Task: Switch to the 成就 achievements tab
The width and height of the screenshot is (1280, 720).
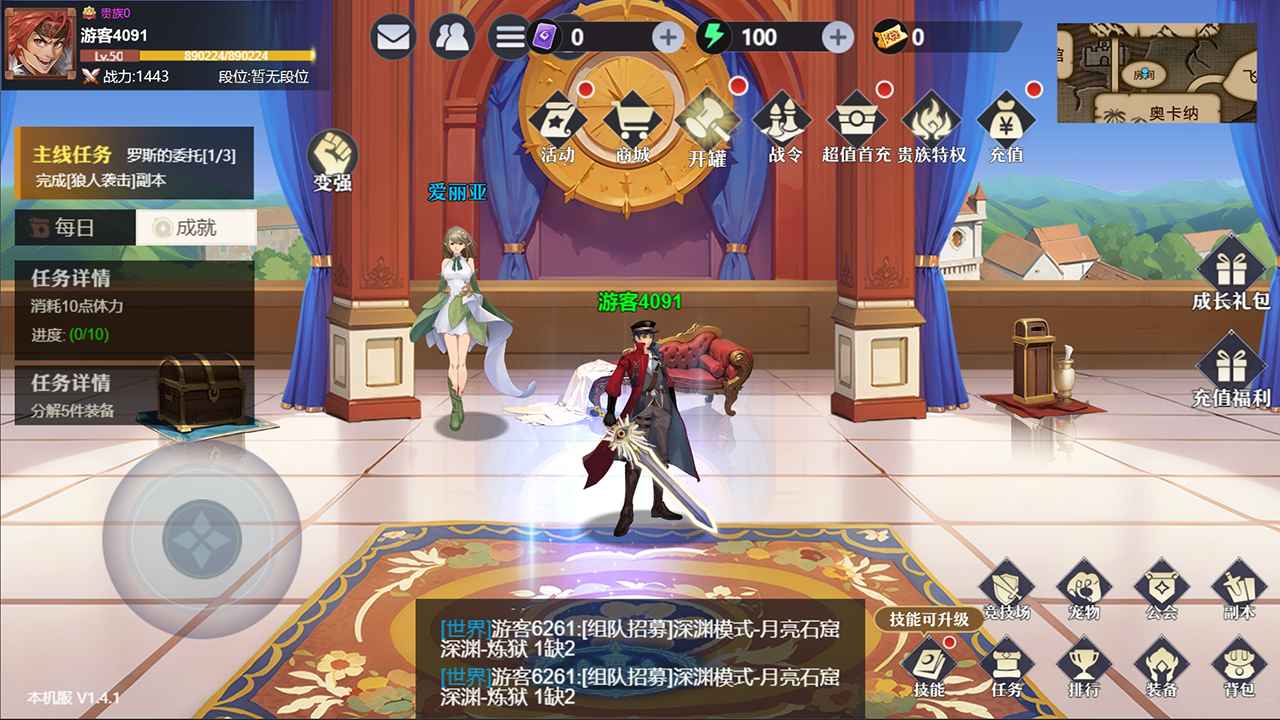Action: pos(196,228)
